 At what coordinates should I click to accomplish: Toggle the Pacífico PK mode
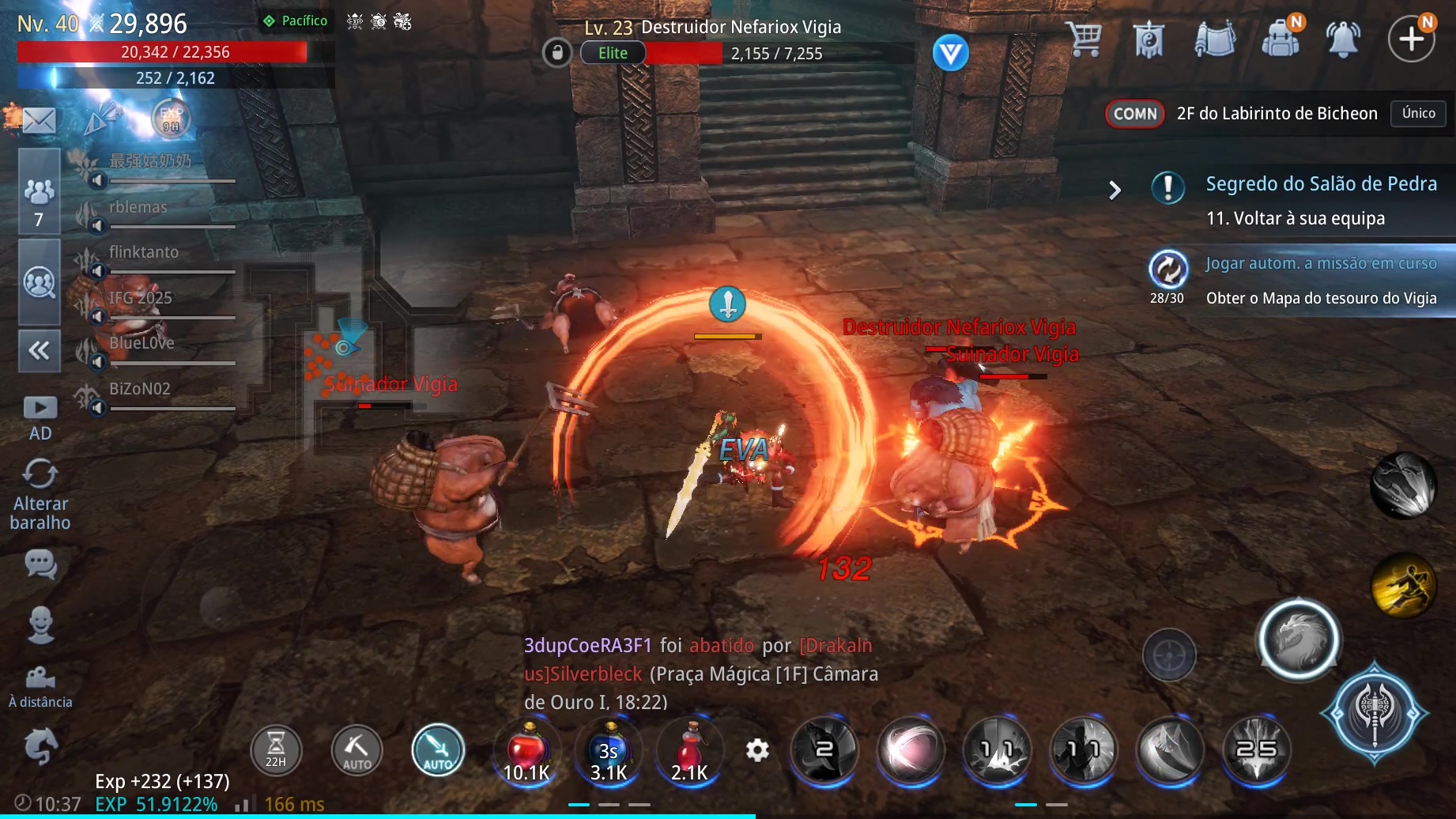(296, 21)
